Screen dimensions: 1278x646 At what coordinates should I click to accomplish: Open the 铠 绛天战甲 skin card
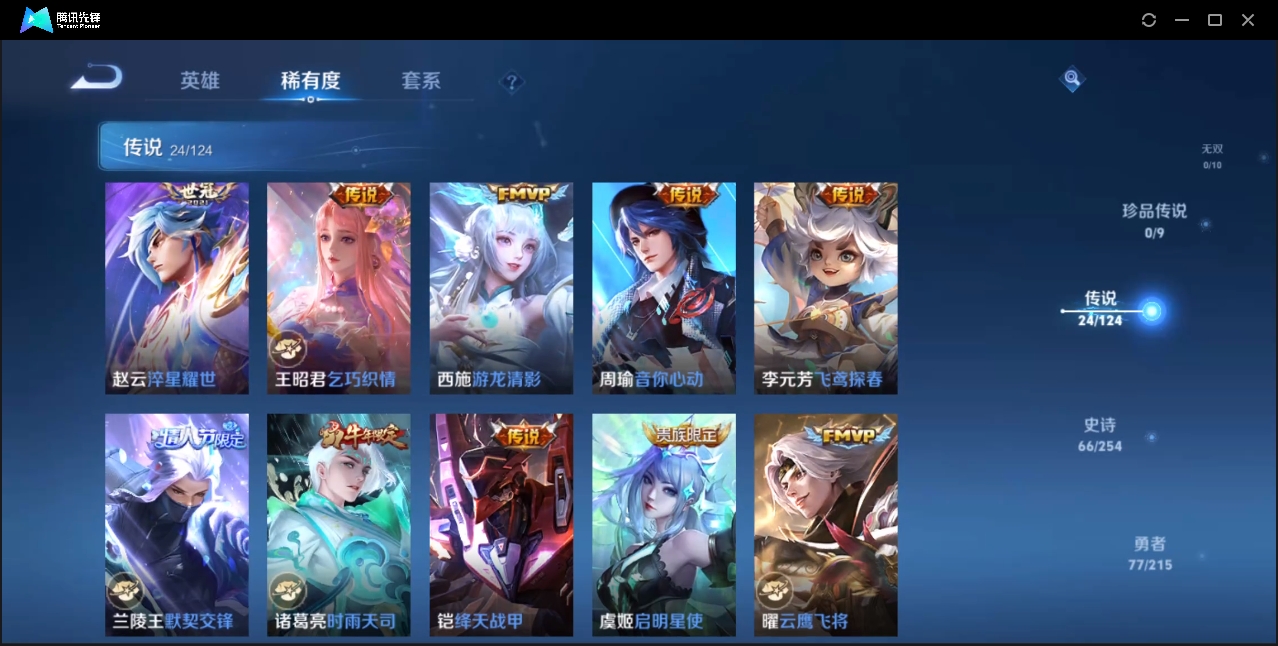pyautogui.click(x=501, y=524)
